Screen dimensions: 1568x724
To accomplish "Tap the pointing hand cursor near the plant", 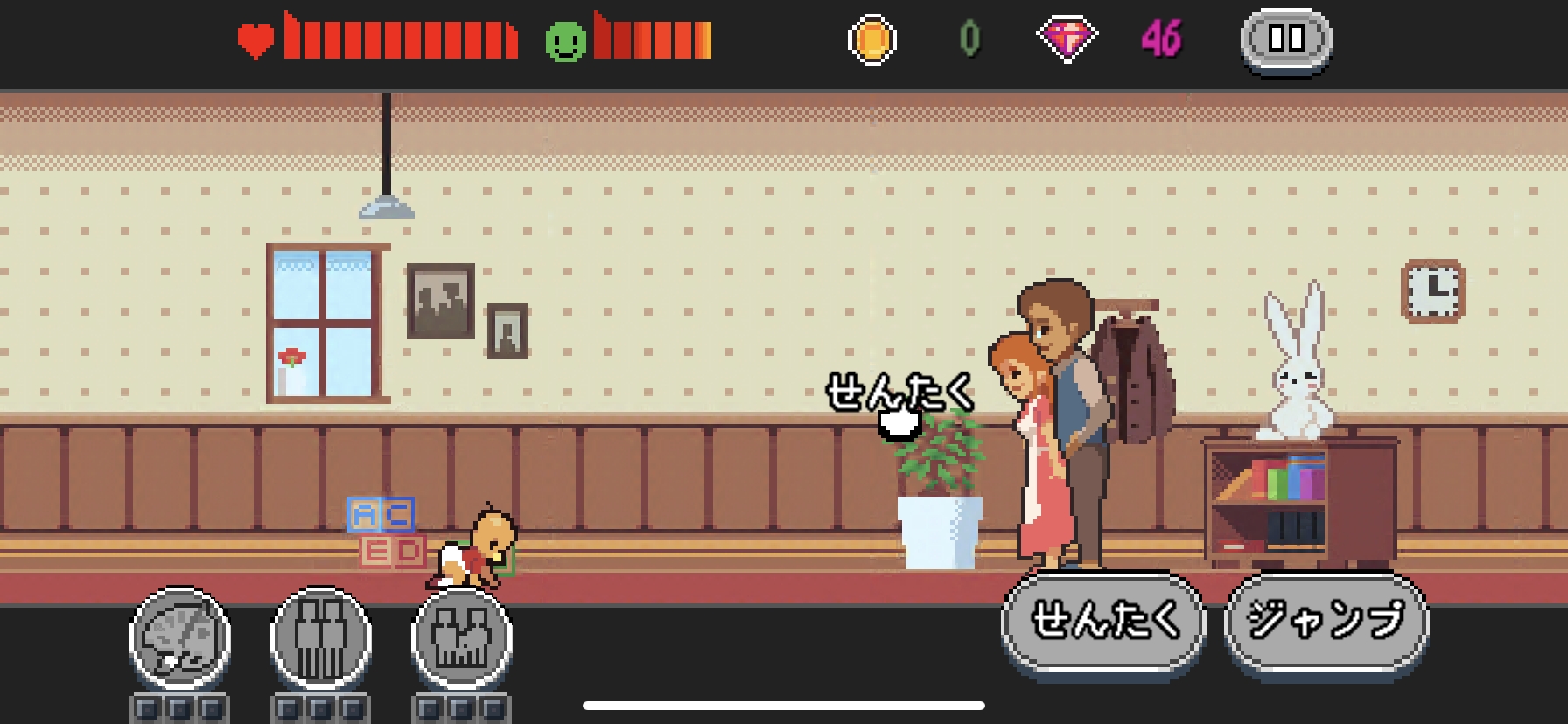I will (901, 423).
